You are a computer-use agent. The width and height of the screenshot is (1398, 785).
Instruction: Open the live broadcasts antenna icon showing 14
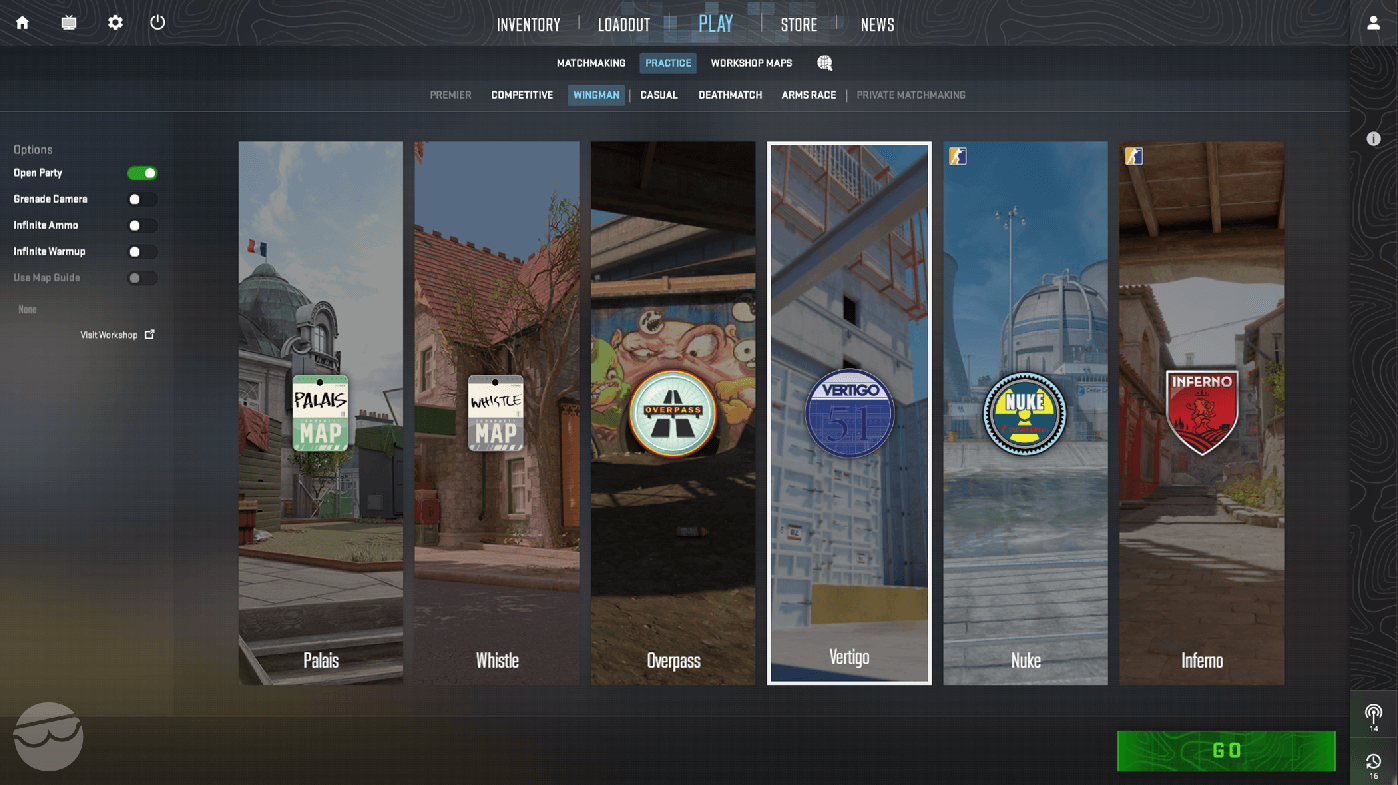(x=1374, y=714)
